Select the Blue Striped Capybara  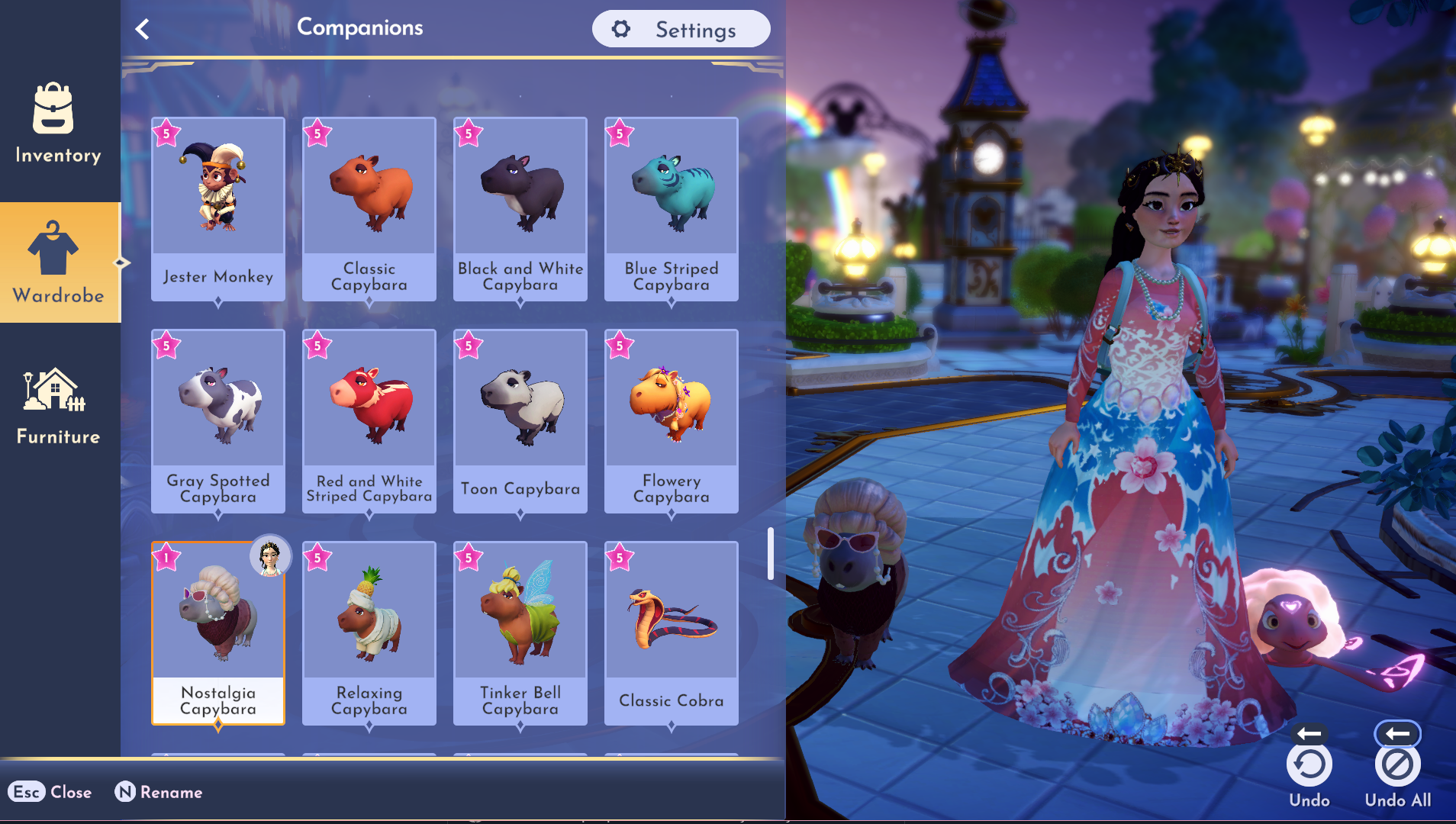point(672,208)
